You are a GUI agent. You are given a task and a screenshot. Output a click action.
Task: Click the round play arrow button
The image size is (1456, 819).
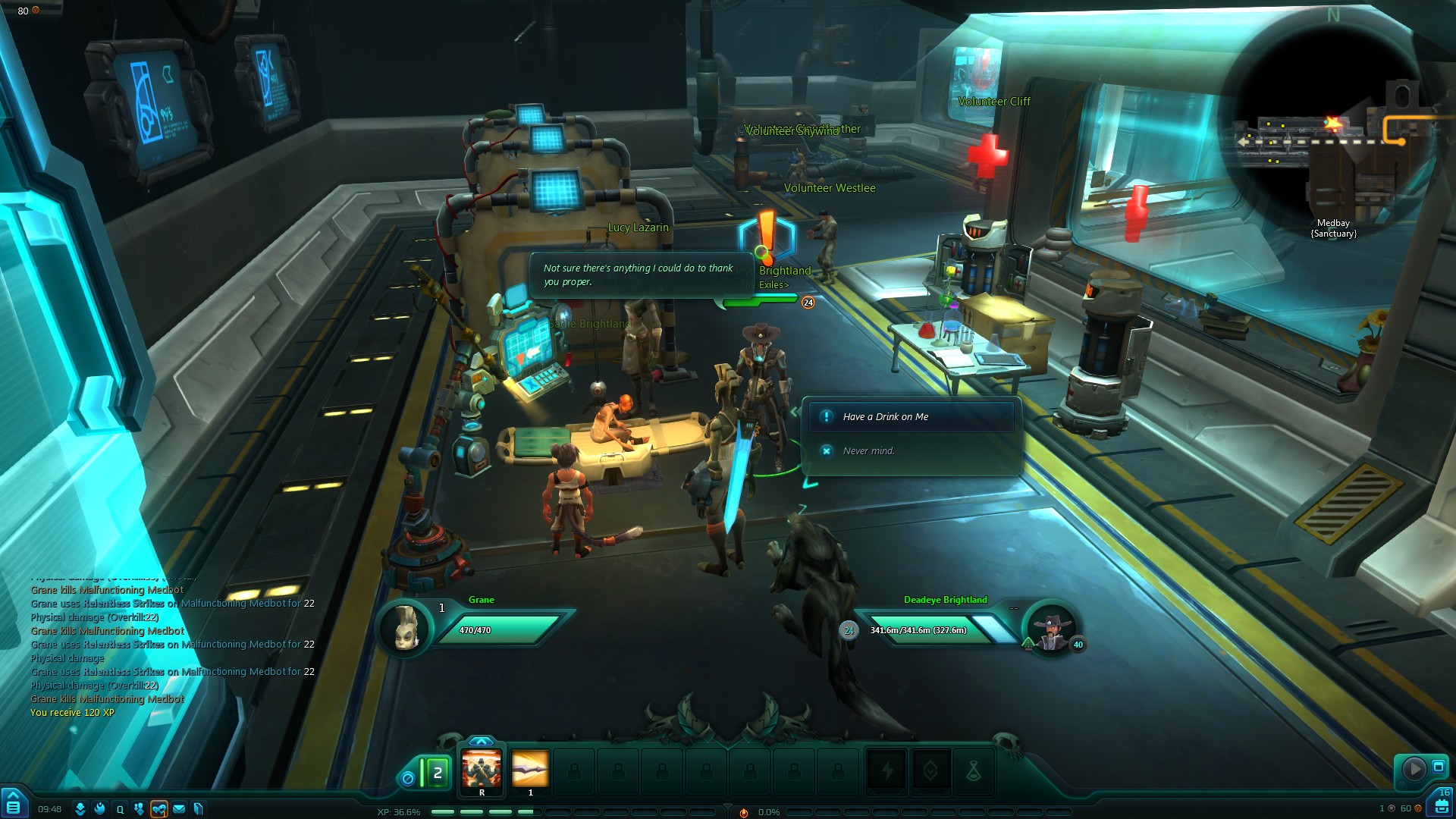[1414, 769]
